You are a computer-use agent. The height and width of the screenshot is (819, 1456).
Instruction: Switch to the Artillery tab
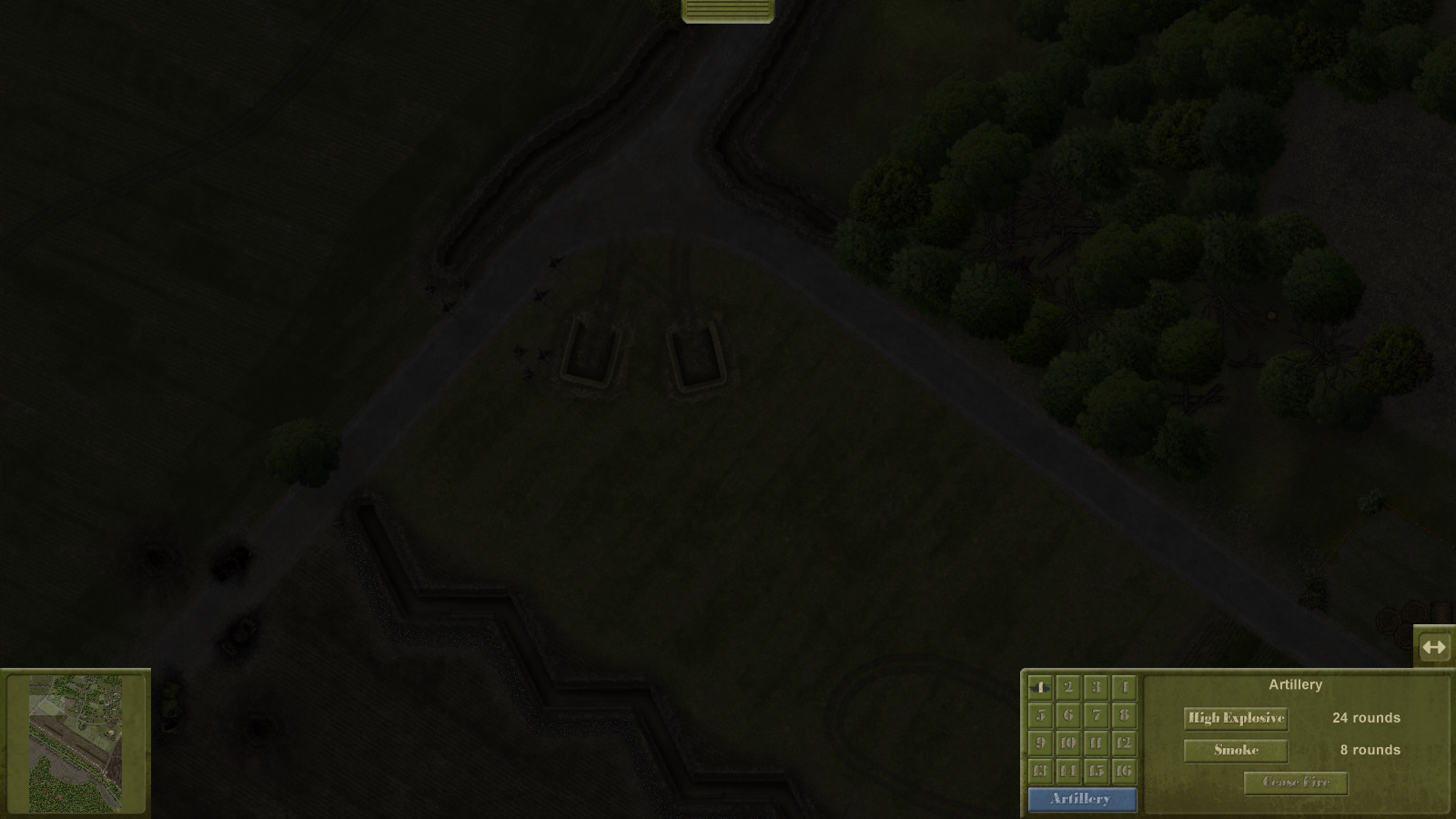1081,800
